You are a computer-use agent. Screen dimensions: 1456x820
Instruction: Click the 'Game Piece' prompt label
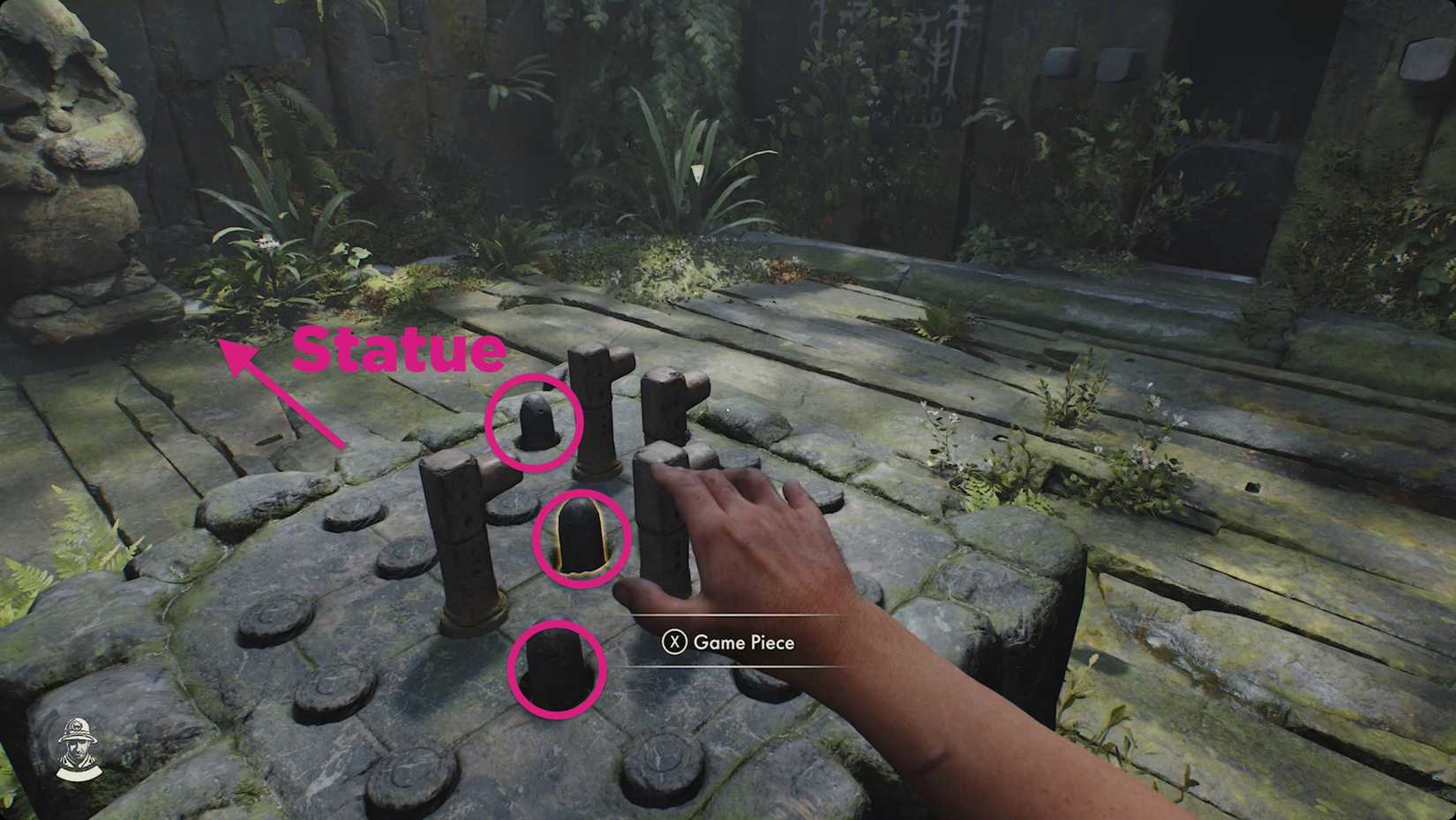744,643
